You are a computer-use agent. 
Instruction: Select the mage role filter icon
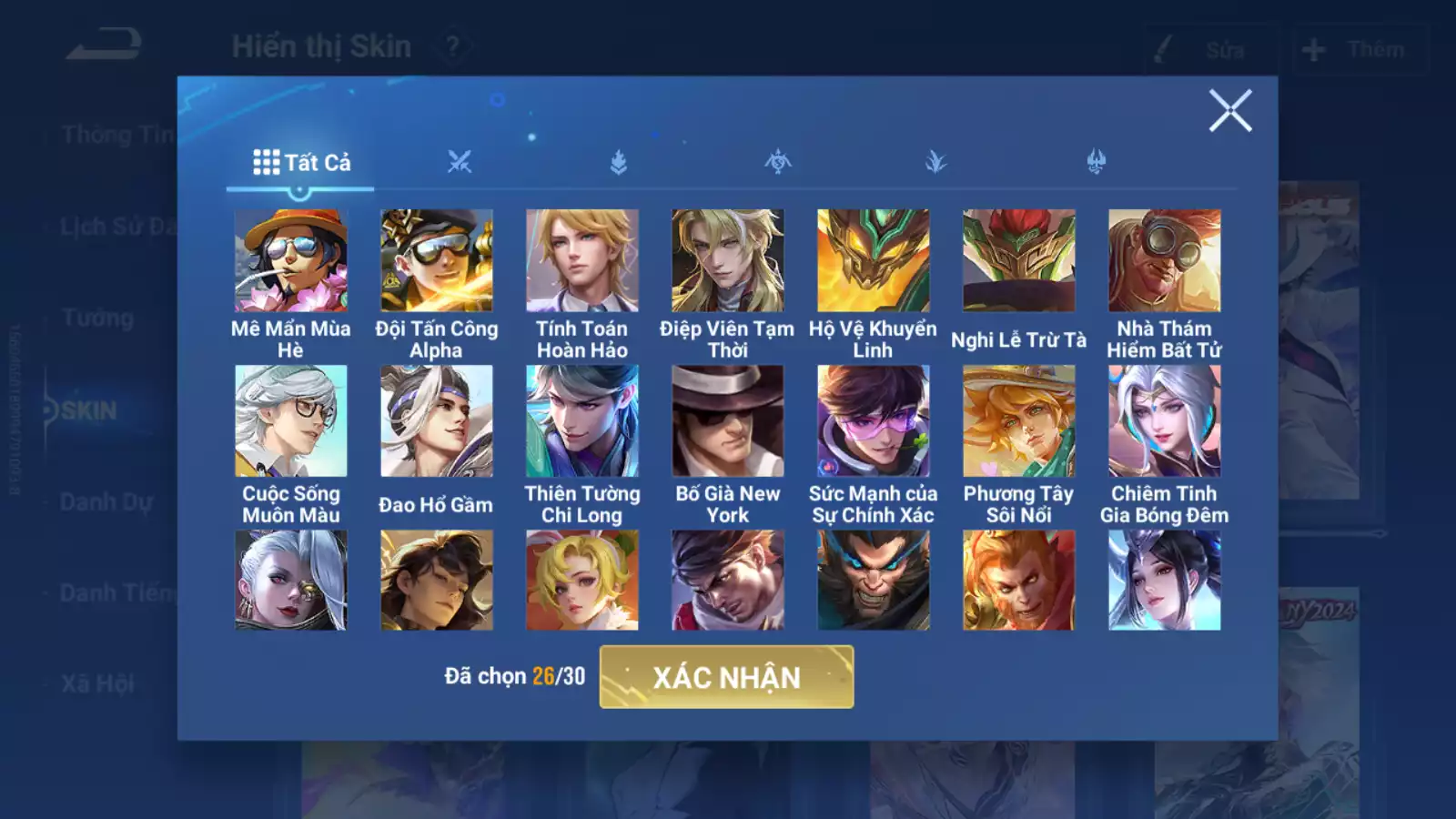pyautogui.click(x=776, y=161)
